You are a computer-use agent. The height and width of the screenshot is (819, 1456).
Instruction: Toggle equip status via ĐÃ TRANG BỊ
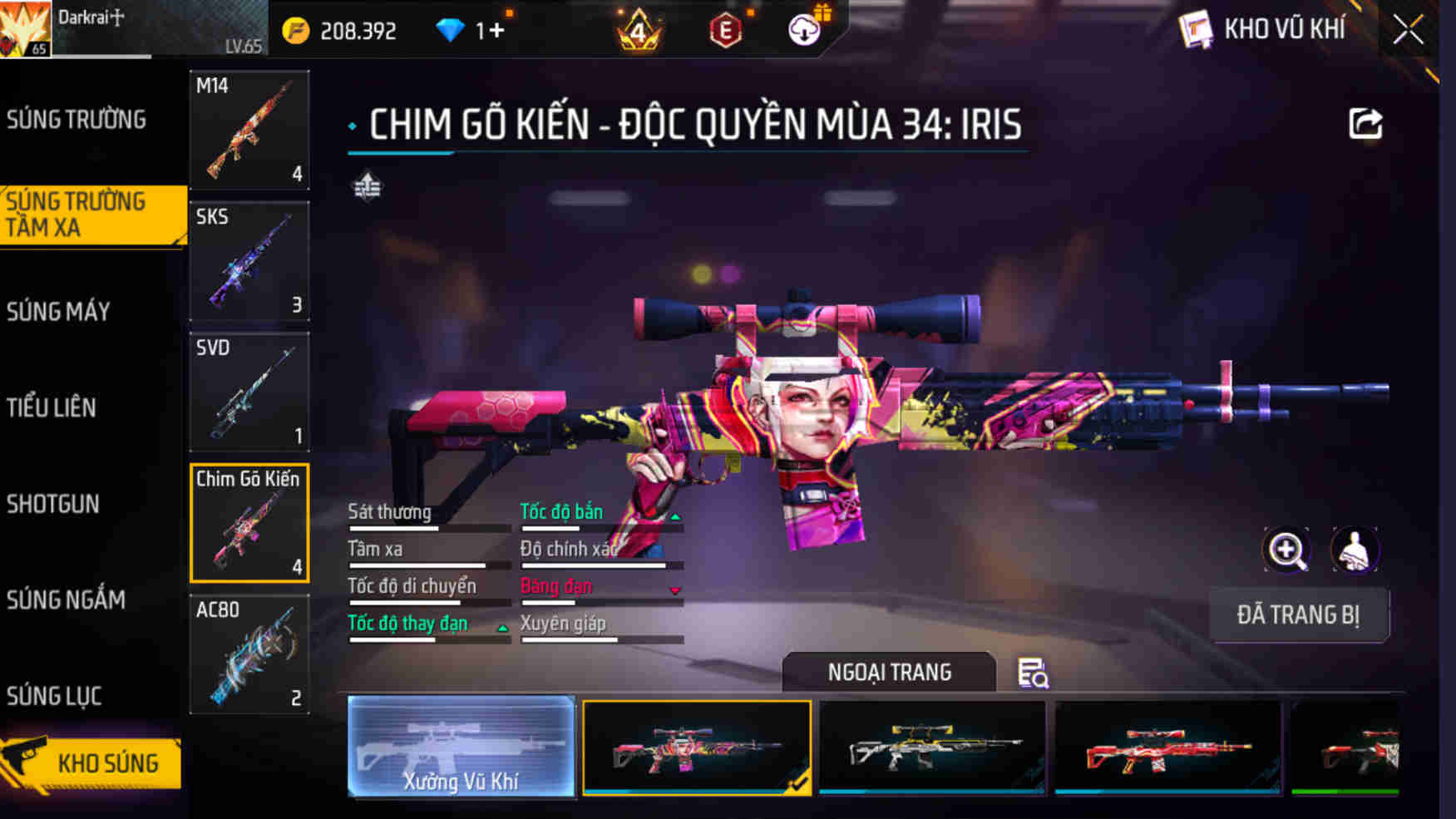(1300, 615)
